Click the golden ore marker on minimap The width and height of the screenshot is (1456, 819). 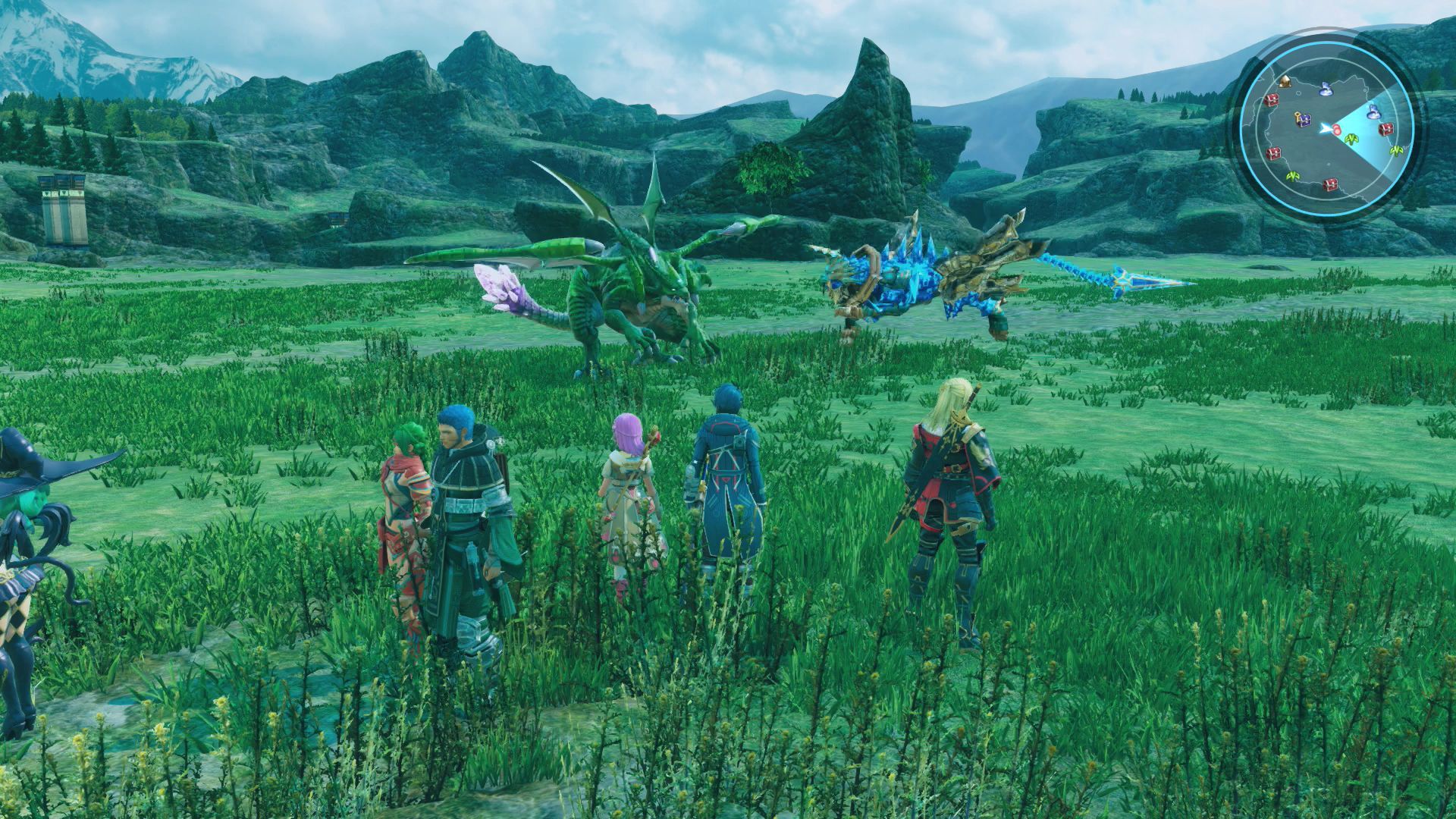[x=1285, y=81]
